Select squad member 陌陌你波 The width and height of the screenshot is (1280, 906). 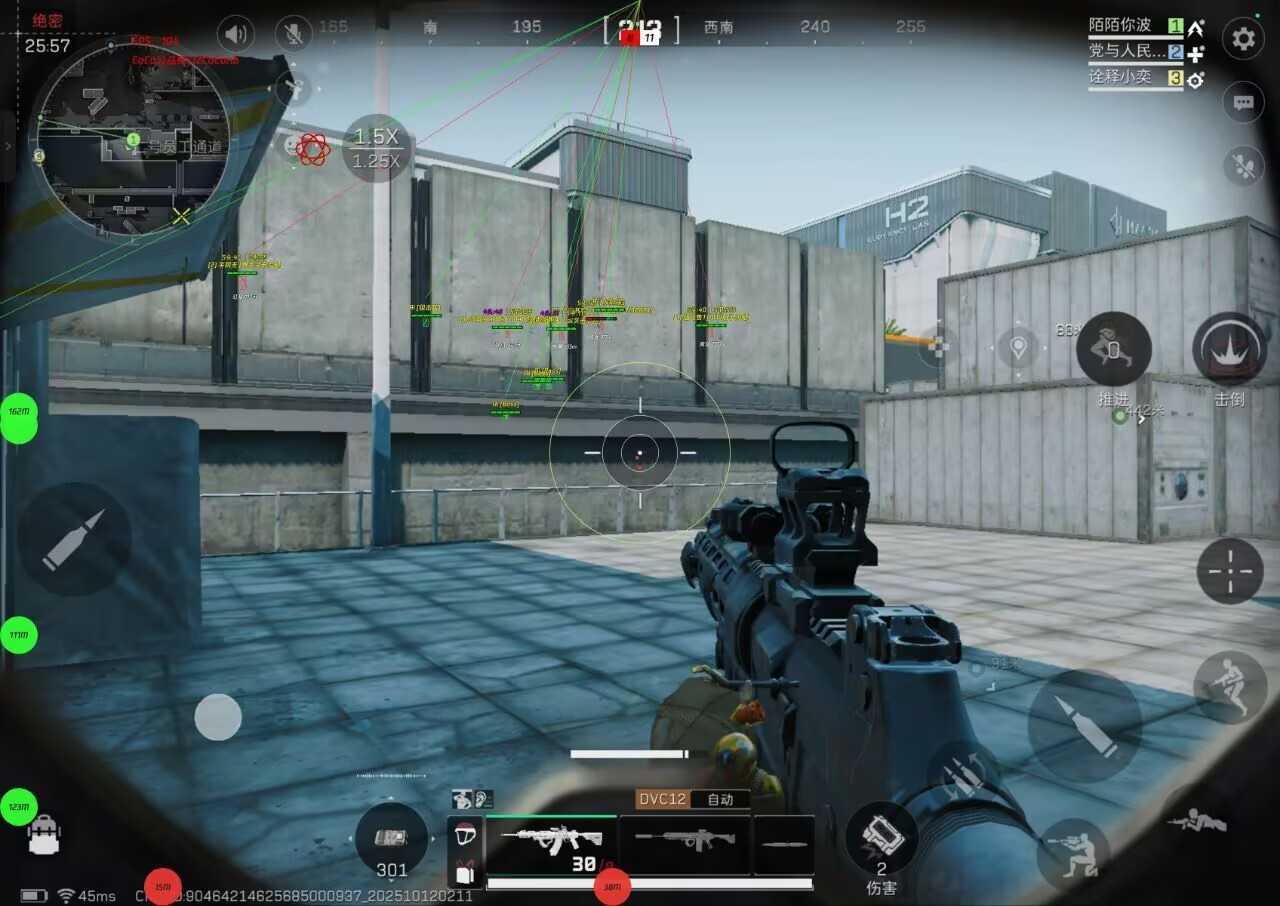coord(1120,25)
